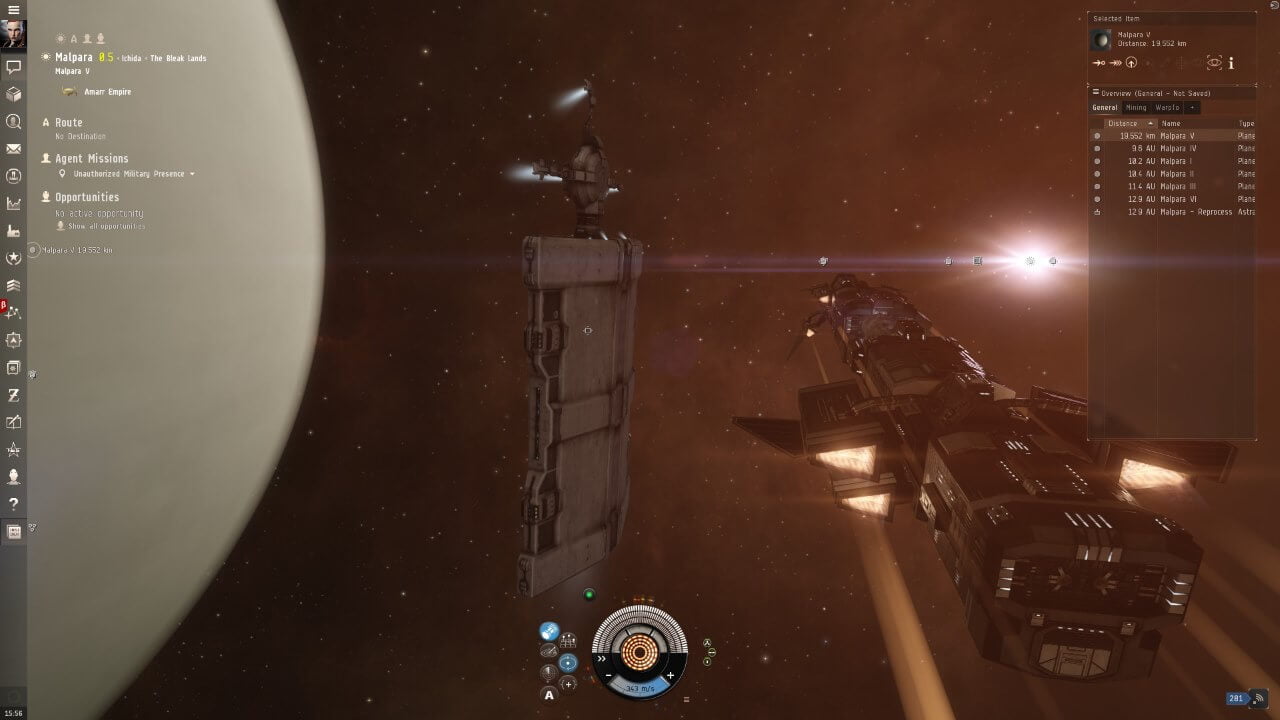Screen dimensions: 1280x720
Task: Select Malpara IV in the overview list
Action: click(1178, 148)
